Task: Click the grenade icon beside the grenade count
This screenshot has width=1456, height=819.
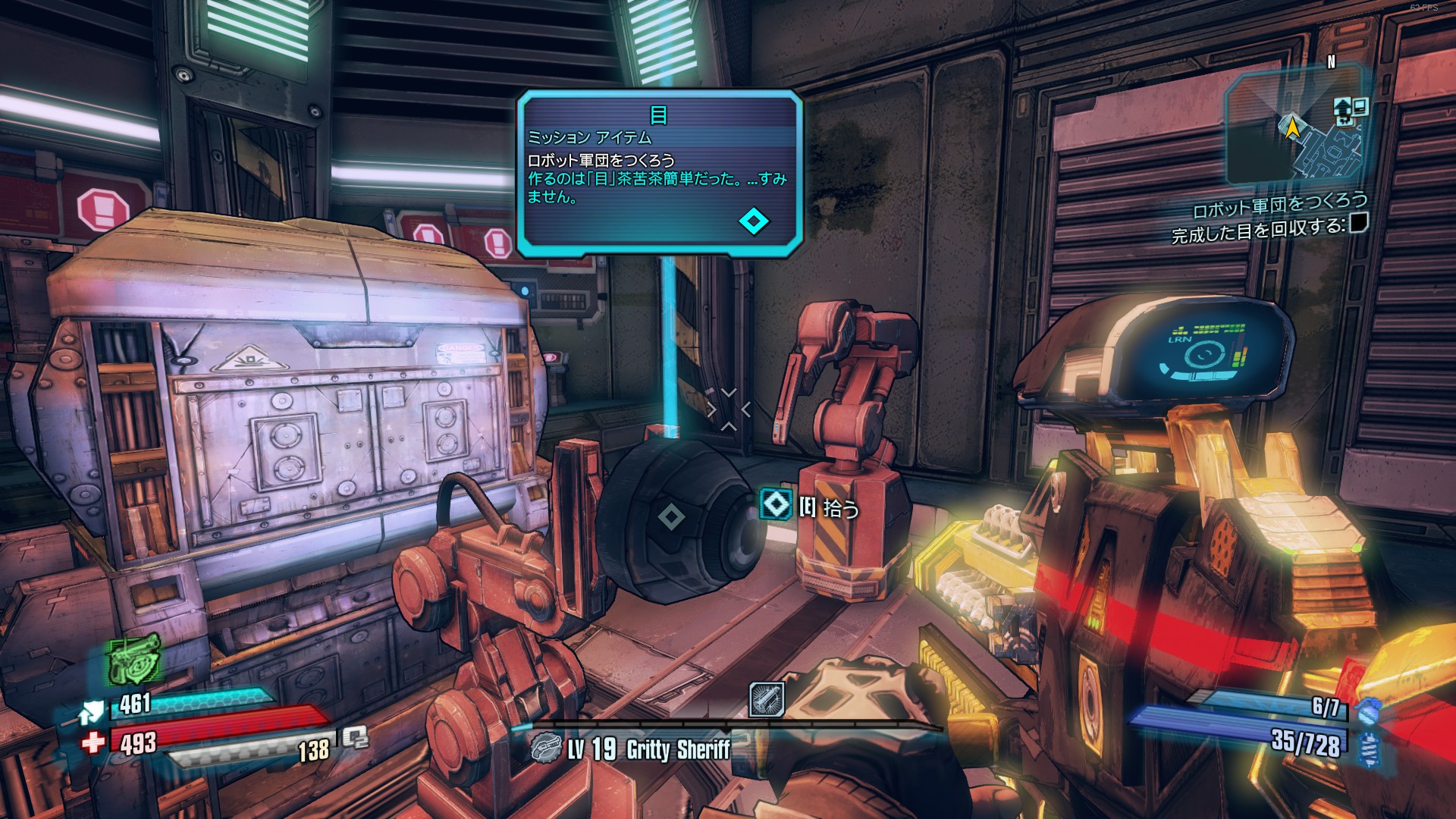Action: point(1367,711)
